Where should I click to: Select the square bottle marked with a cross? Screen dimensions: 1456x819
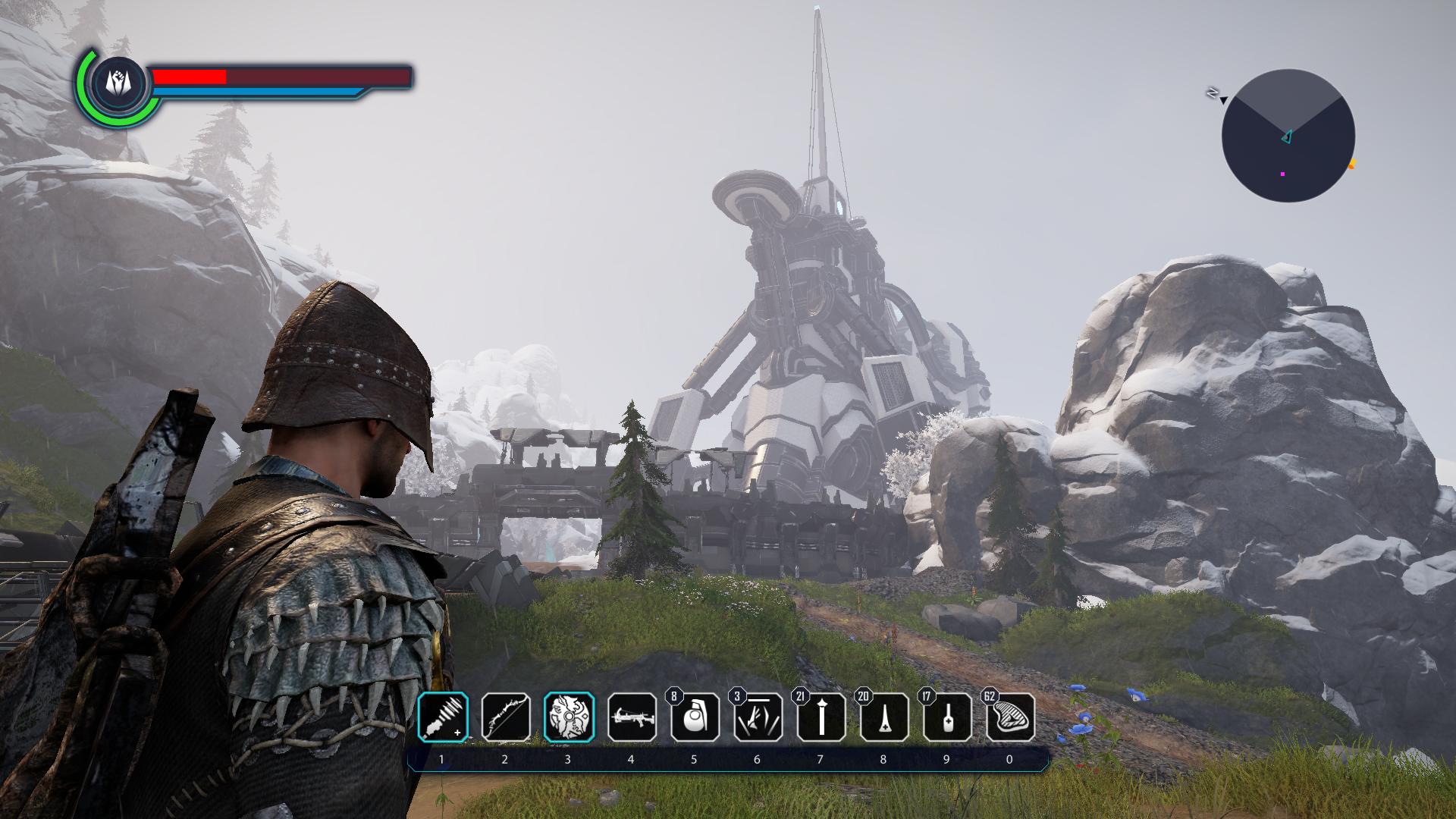pos(946,717)
